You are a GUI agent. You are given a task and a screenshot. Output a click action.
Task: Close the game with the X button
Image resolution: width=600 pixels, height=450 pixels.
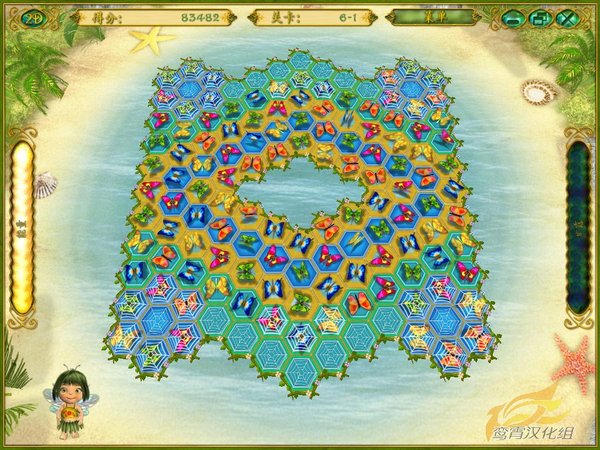pos(566,18)
